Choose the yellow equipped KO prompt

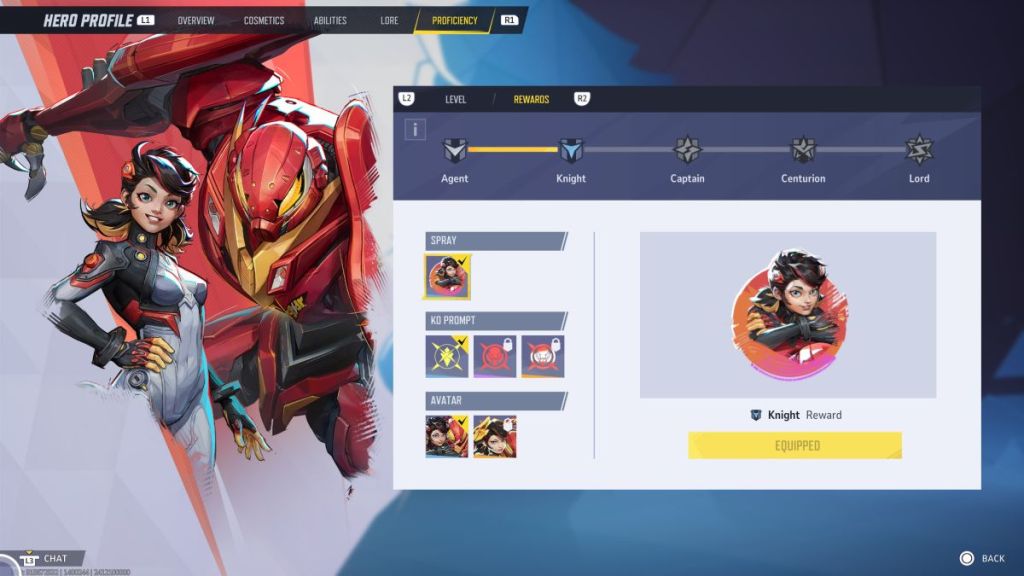pos(447,356)
